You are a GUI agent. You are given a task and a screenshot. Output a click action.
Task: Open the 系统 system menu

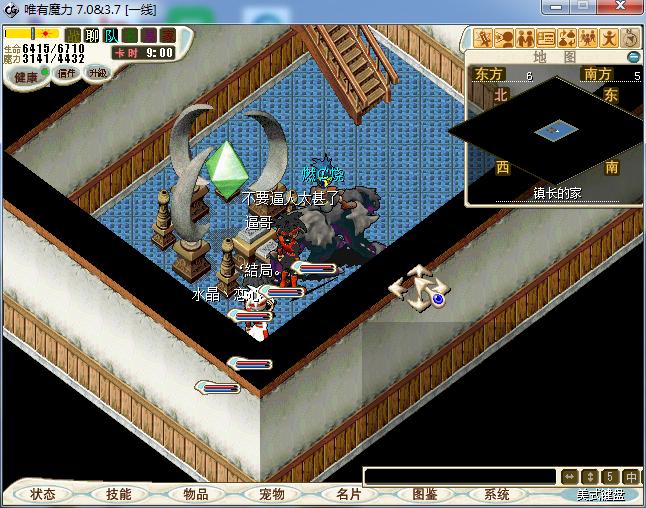(x=497, y=494)
